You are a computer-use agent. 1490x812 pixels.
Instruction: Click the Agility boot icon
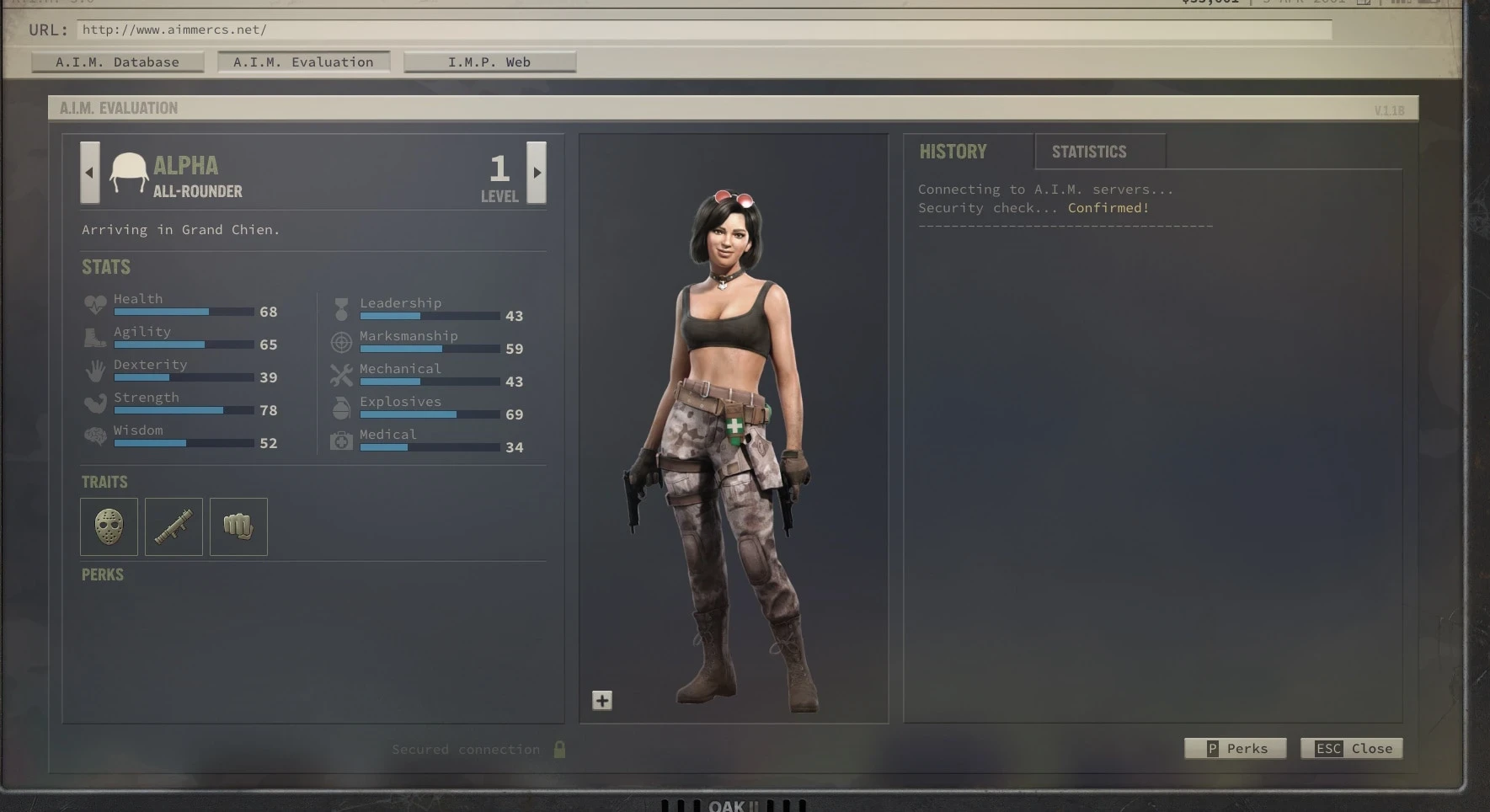95,338
